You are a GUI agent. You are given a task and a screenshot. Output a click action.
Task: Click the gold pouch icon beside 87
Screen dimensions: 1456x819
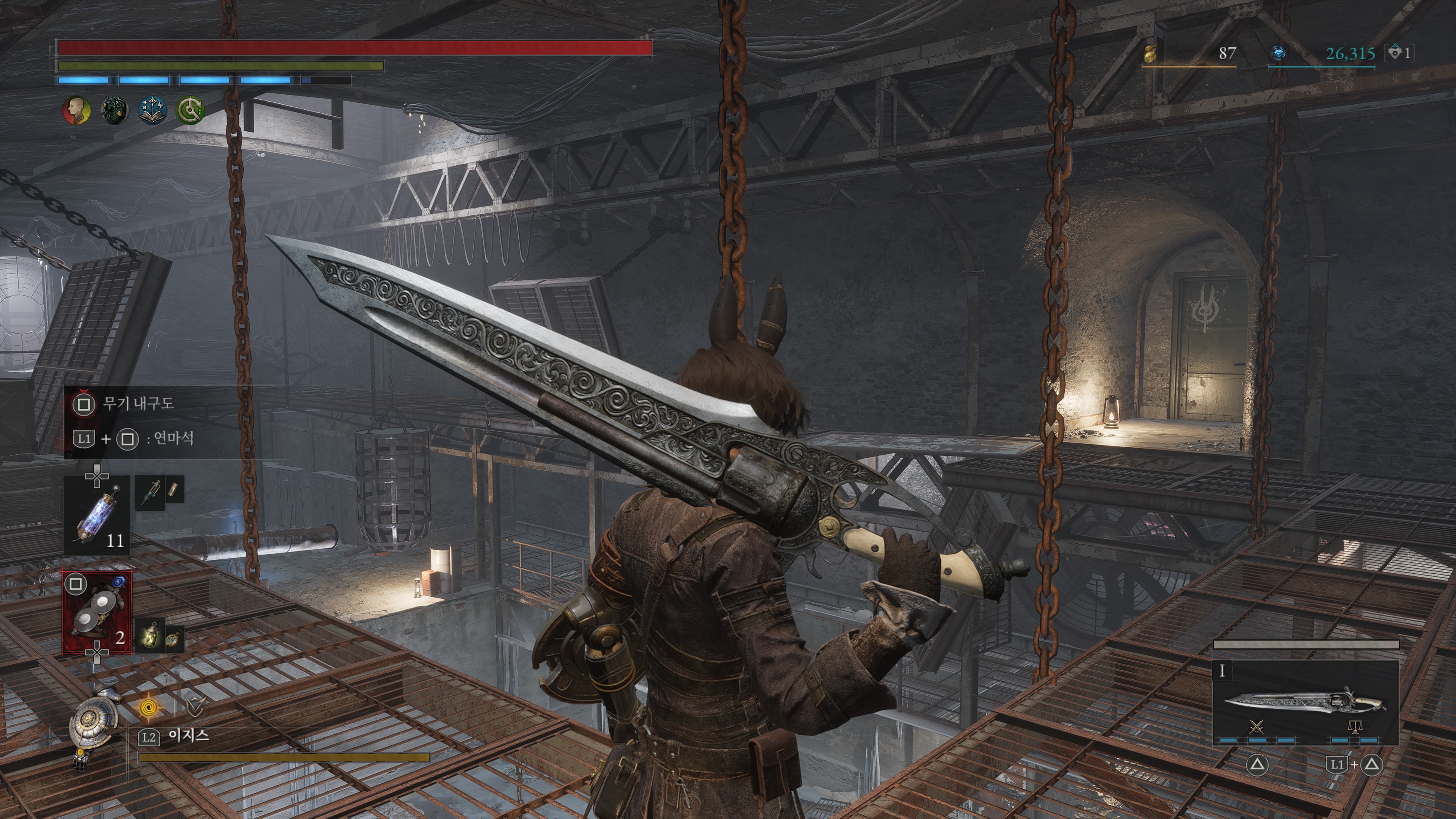pos(1150,53)
